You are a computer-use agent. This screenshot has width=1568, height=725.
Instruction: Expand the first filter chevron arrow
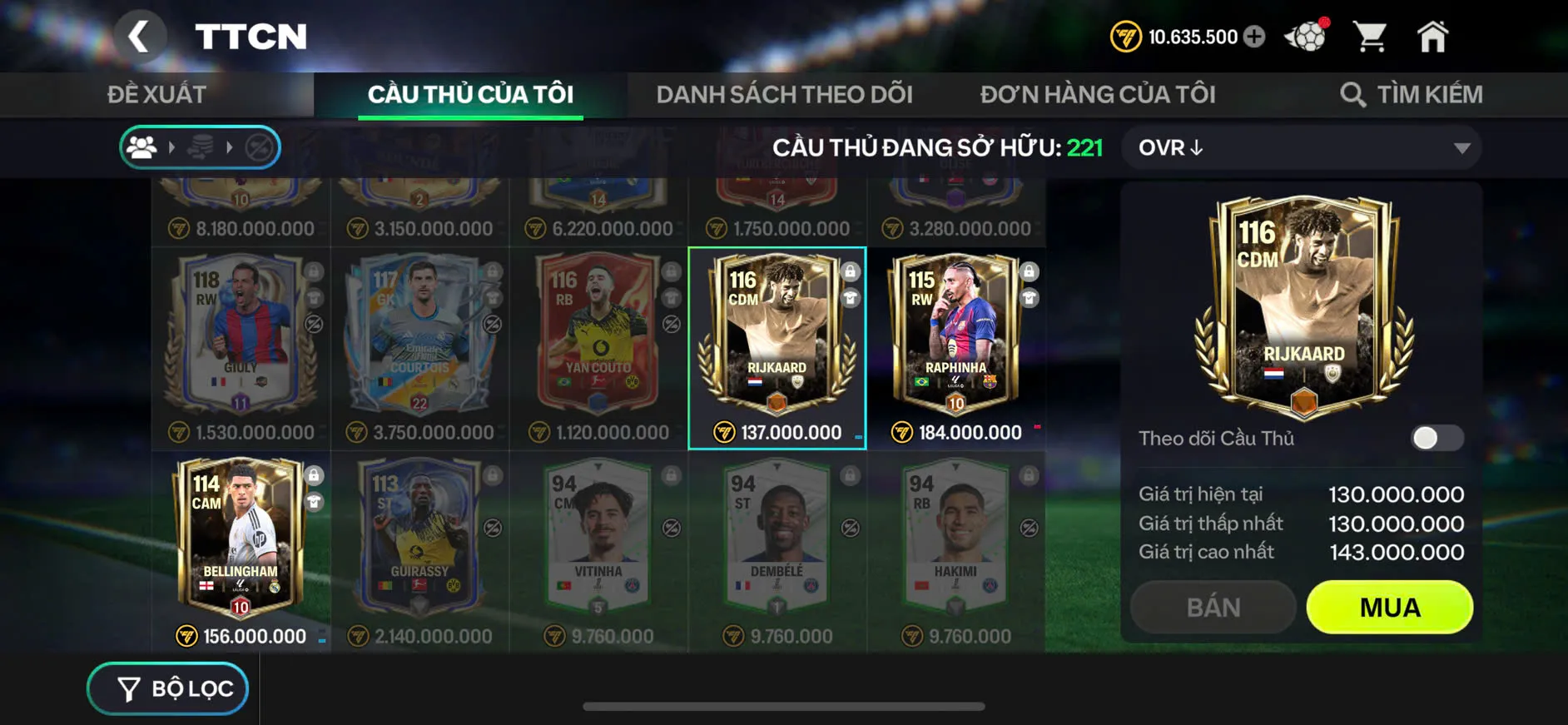pyautogui.click(x=174, y=147)
